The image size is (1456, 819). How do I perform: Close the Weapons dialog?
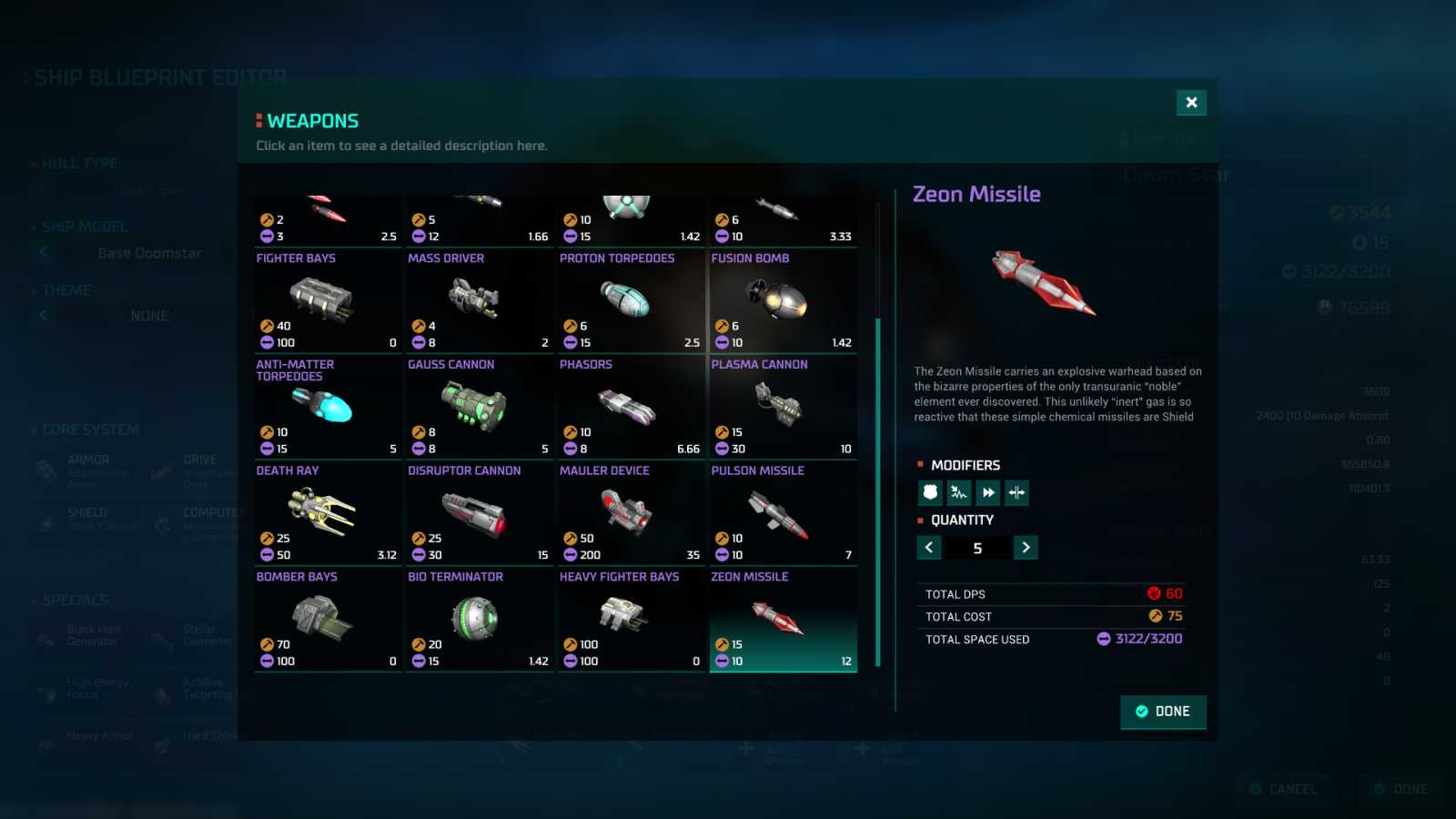pos(1191,103)
